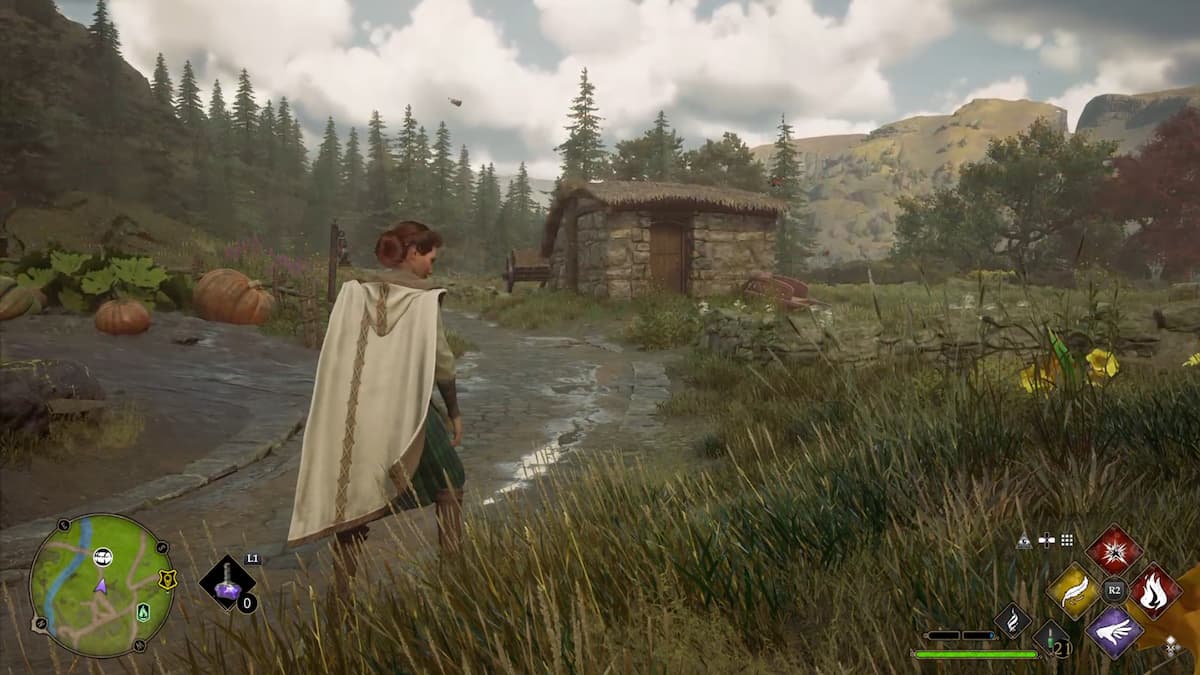Select the white hamlet marker on the minimap
Image resolution: width=1200 pixels, height=675 pixels.
click(x=102, y=557)
